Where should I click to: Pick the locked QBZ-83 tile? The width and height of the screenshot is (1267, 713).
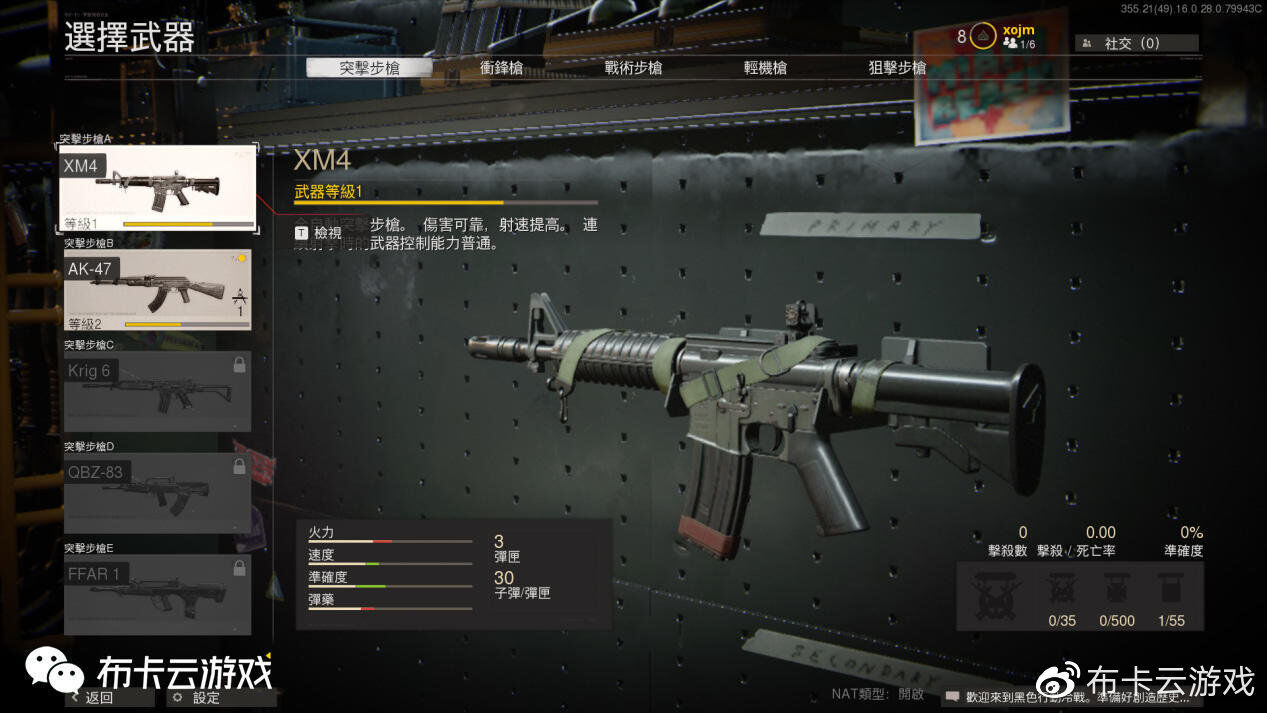158,493
